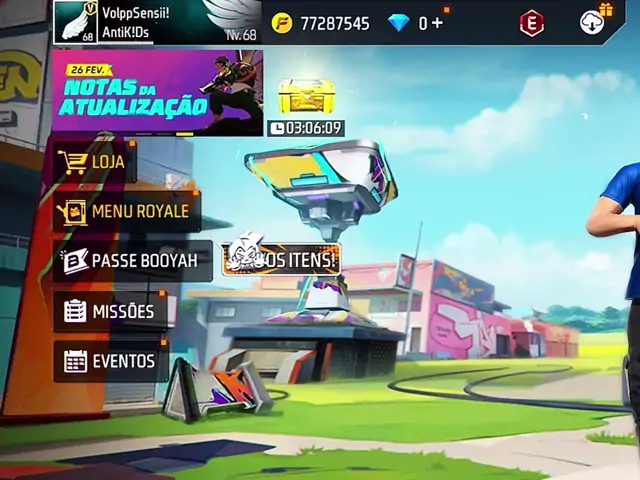Open the red E badge icon
Image resolution: width=640 pixels, height=480 pixels.
tap(532, 23)
